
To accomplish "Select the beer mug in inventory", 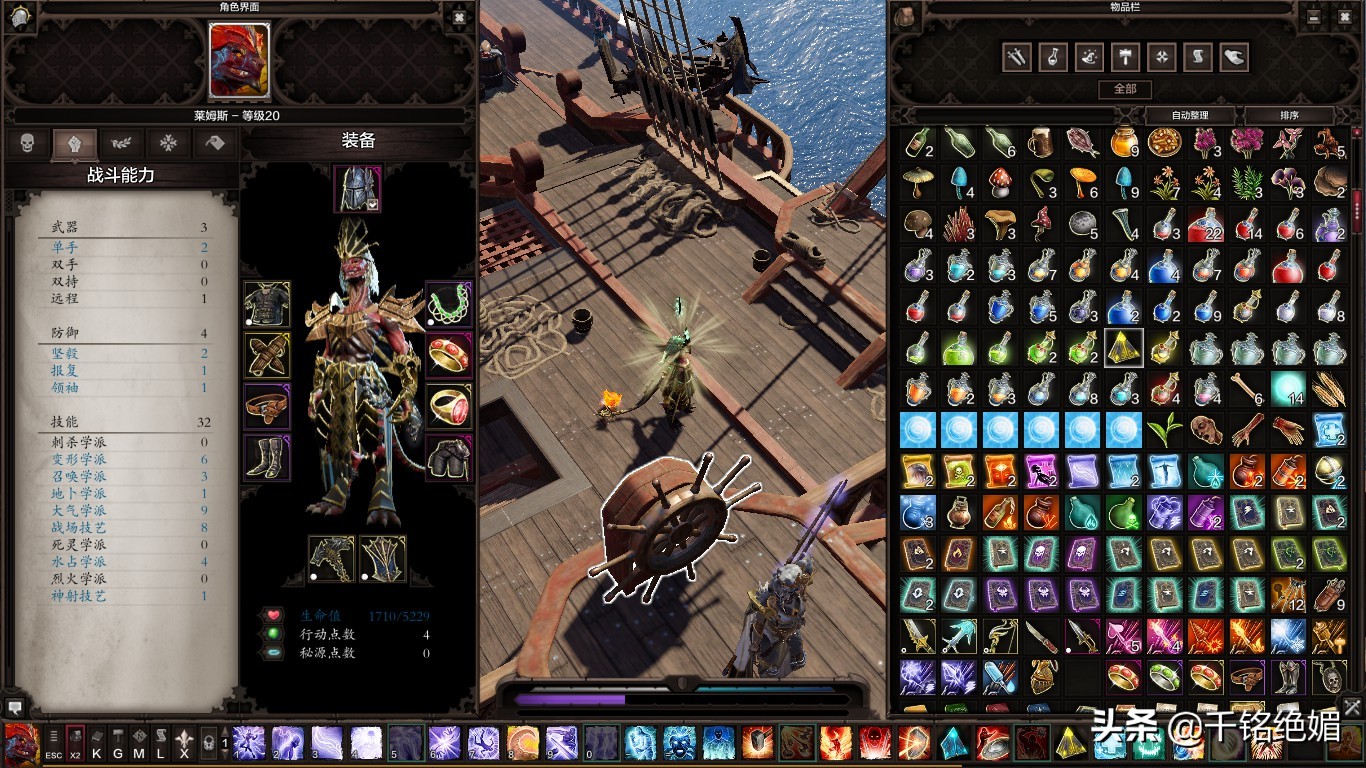I will pos(1042,143).
